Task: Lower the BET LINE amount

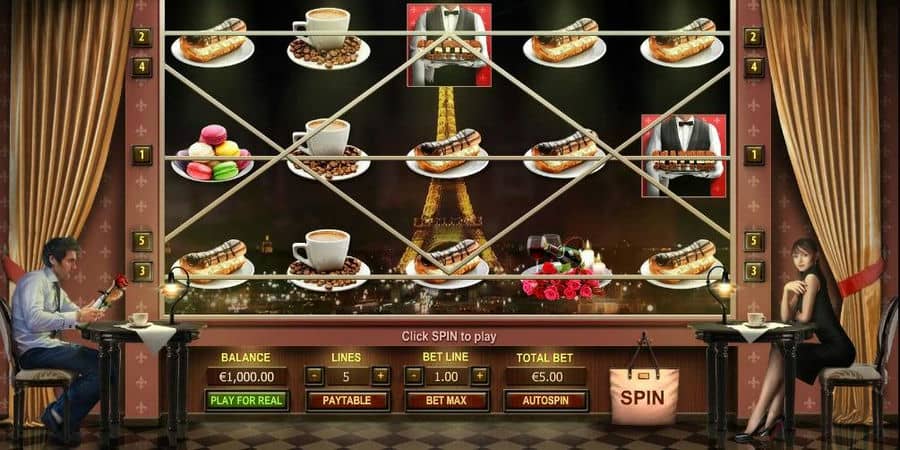Action: pos(413,376)
